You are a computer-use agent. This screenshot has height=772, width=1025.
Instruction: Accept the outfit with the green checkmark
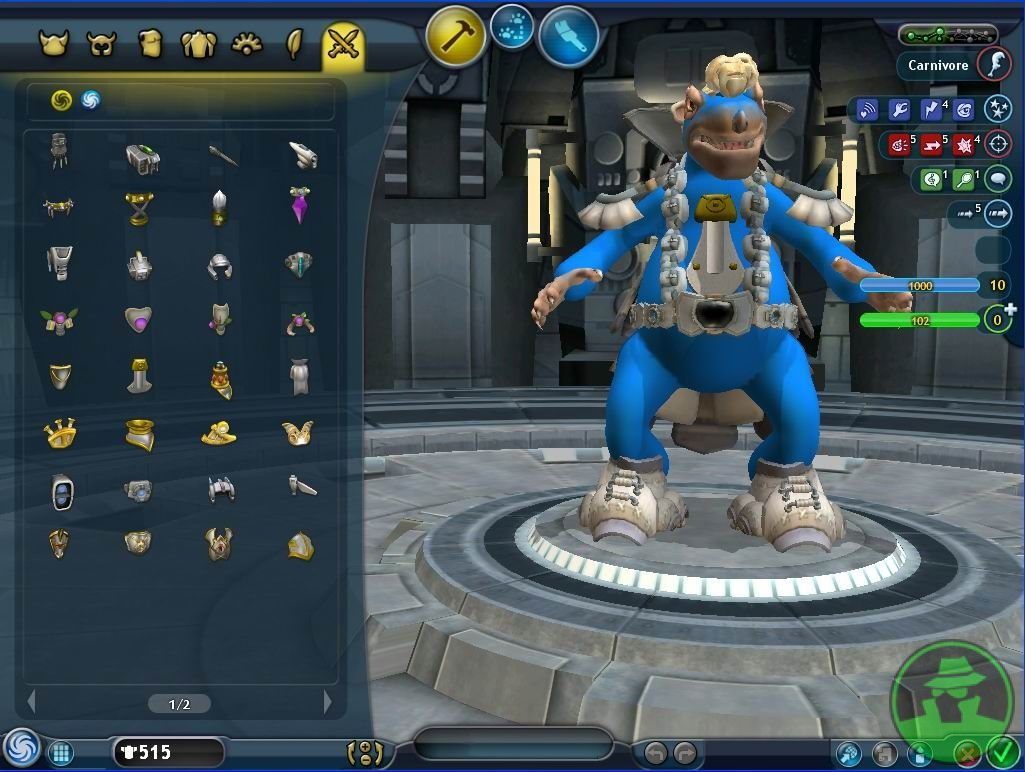[1001, 752]
